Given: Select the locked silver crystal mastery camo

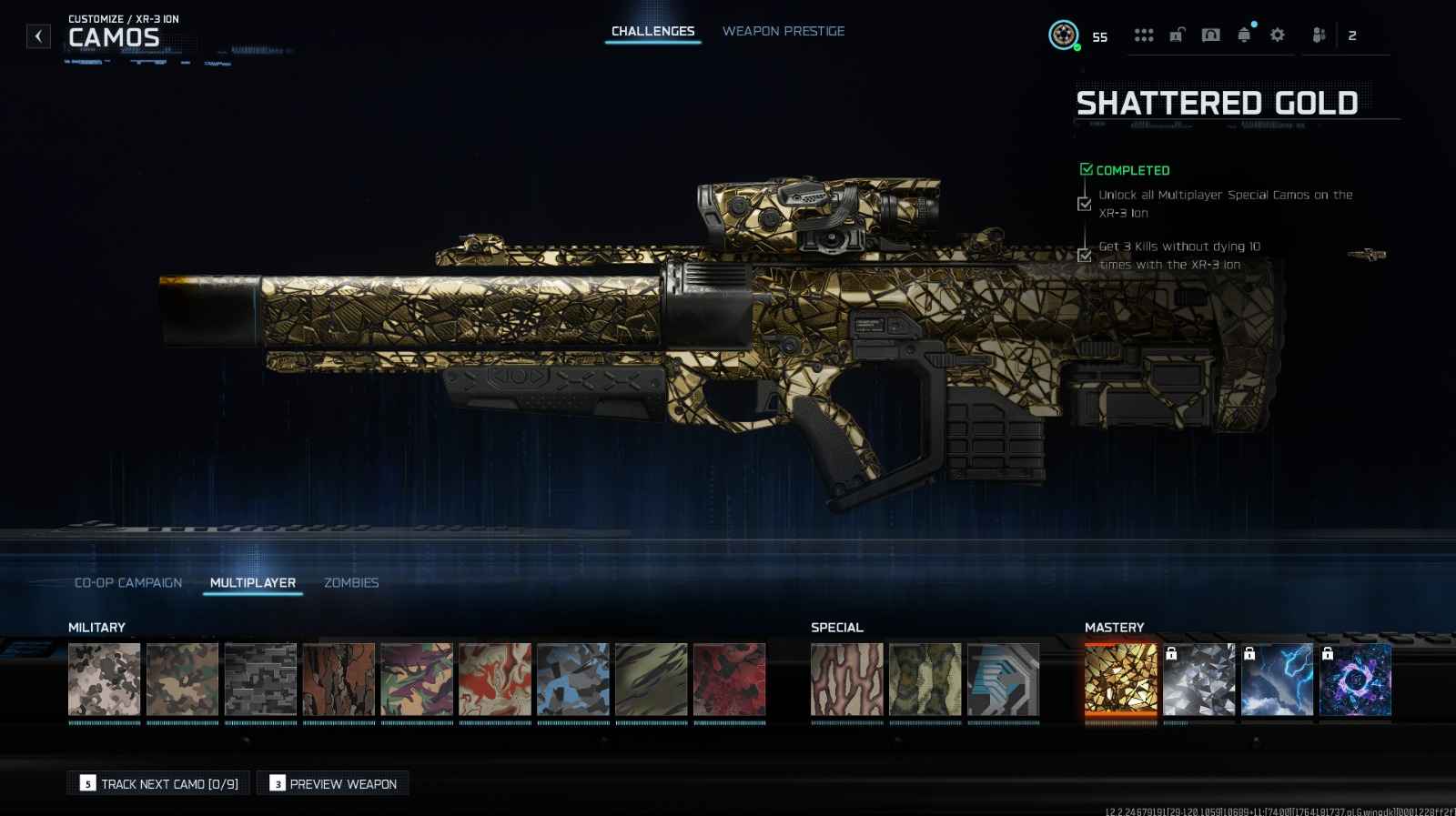Looking at the screenshot, I should [1198, 680].
